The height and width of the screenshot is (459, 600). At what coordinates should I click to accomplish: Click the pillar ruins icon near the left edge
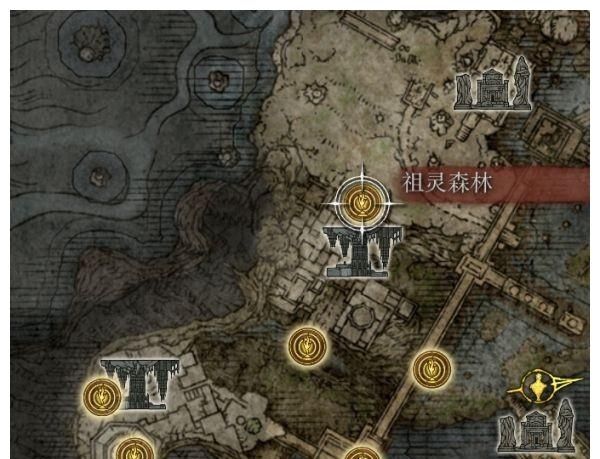tap(141, 381)
